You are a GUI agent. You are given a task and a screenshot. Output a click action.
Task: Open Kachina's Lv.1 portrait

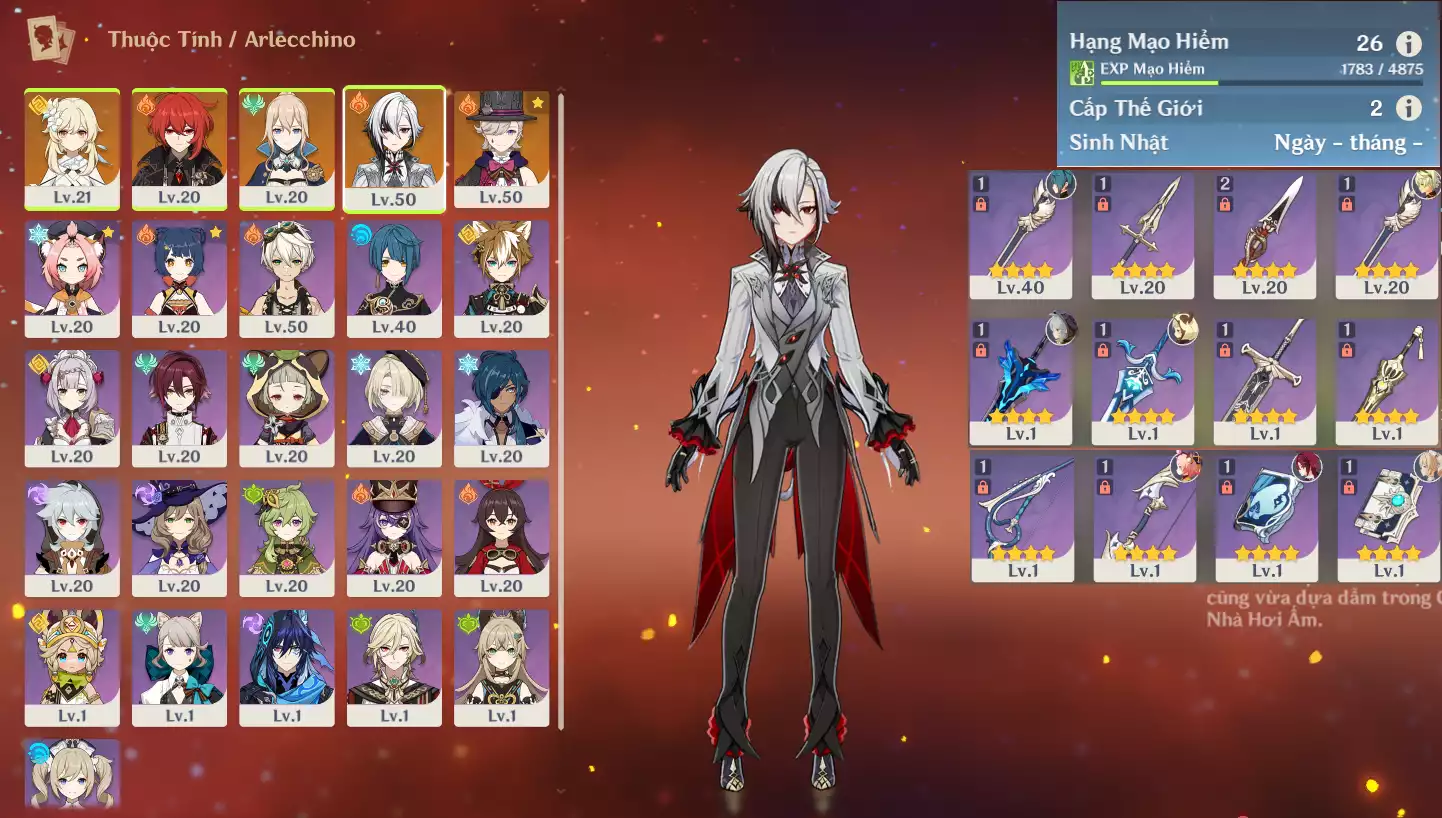[72, 666]
